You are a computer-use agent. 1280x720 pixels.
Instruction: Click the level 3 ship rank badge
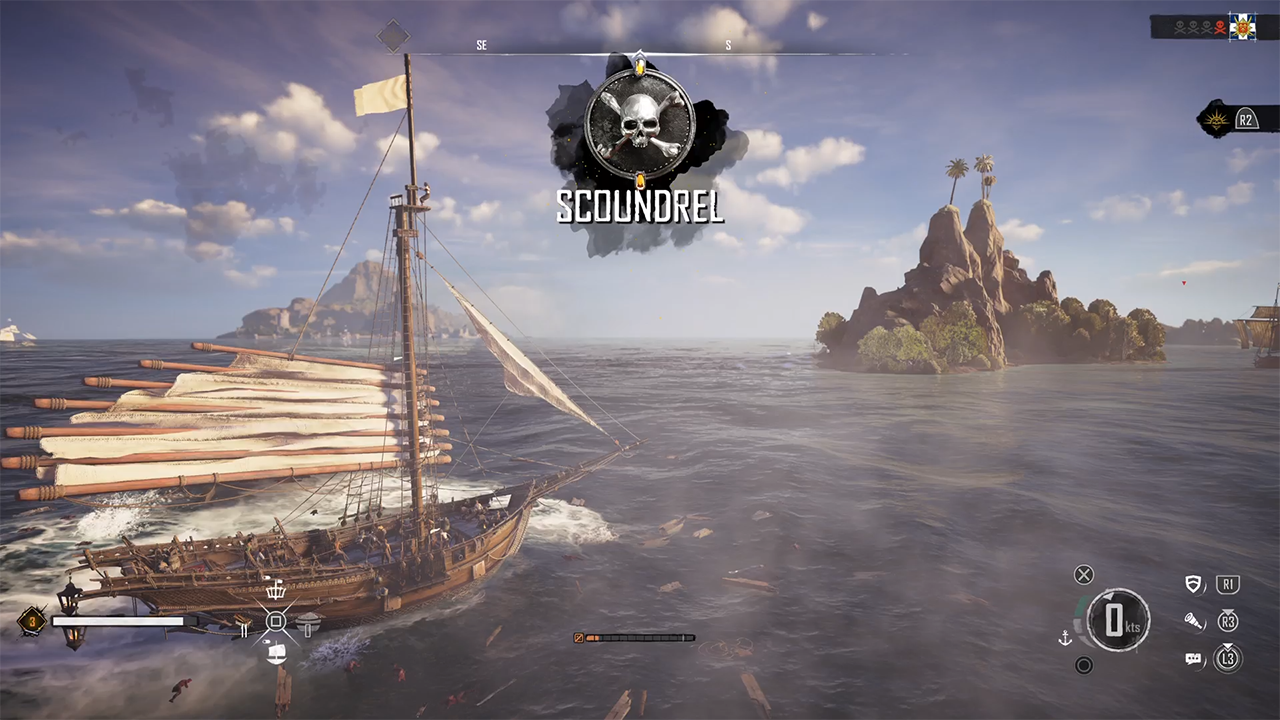click(x=32, y=621)
